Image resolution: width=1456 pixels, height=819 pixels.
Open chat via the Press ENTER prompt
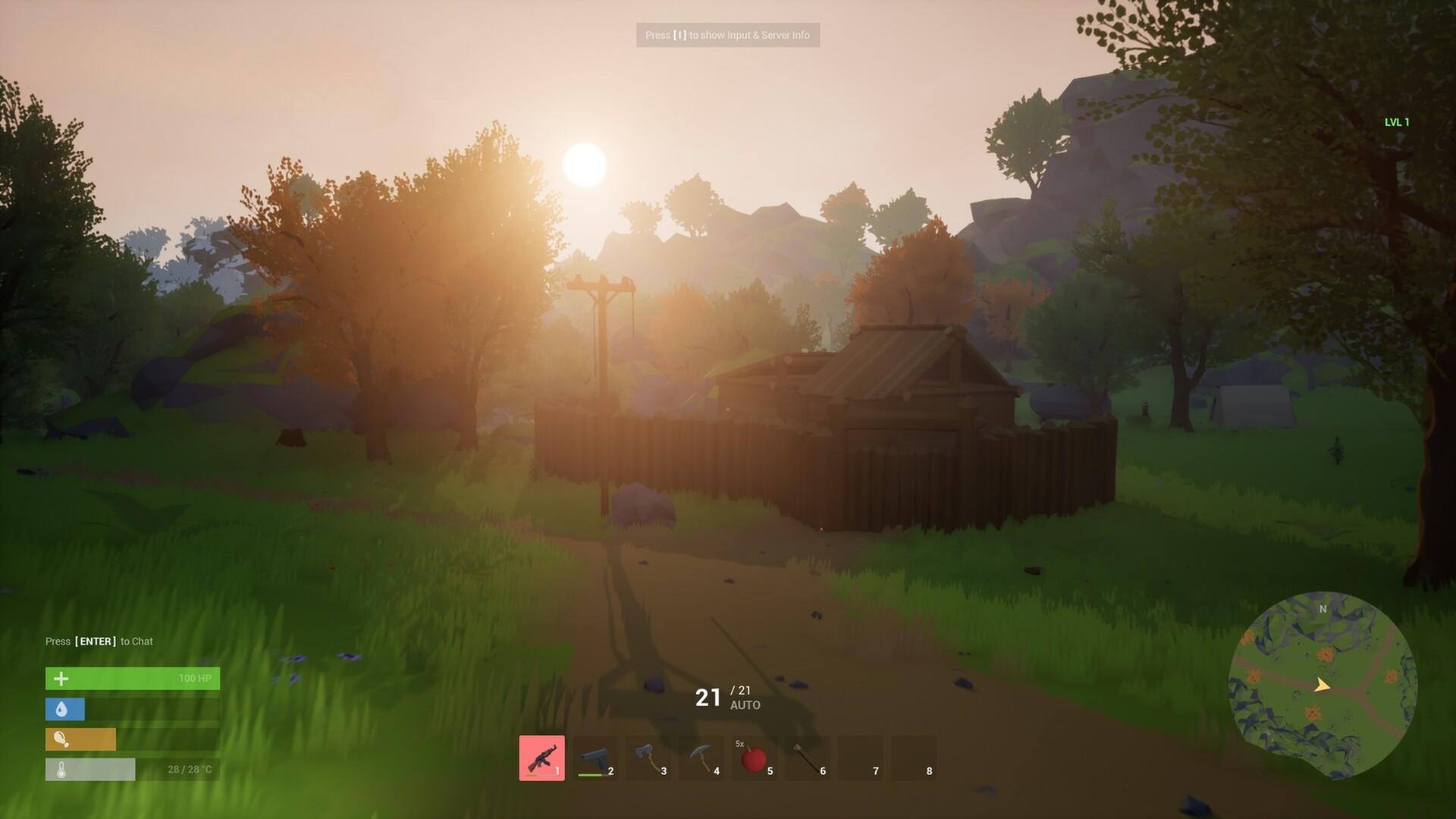click(x=99, y=641)
